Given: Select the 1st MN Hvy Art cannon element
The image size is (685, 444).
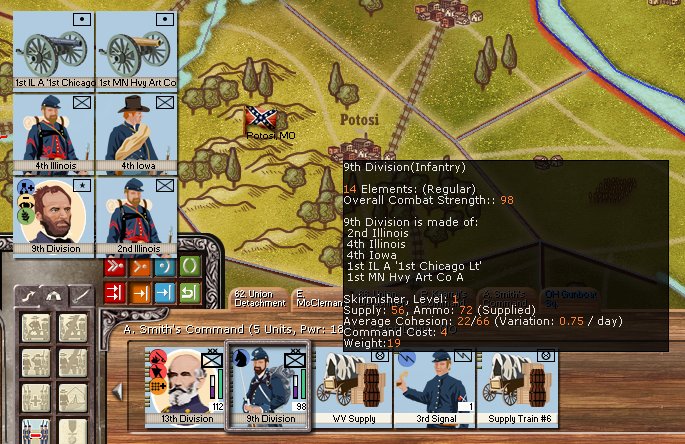Looking at the screenshot, I should point(137,49).
